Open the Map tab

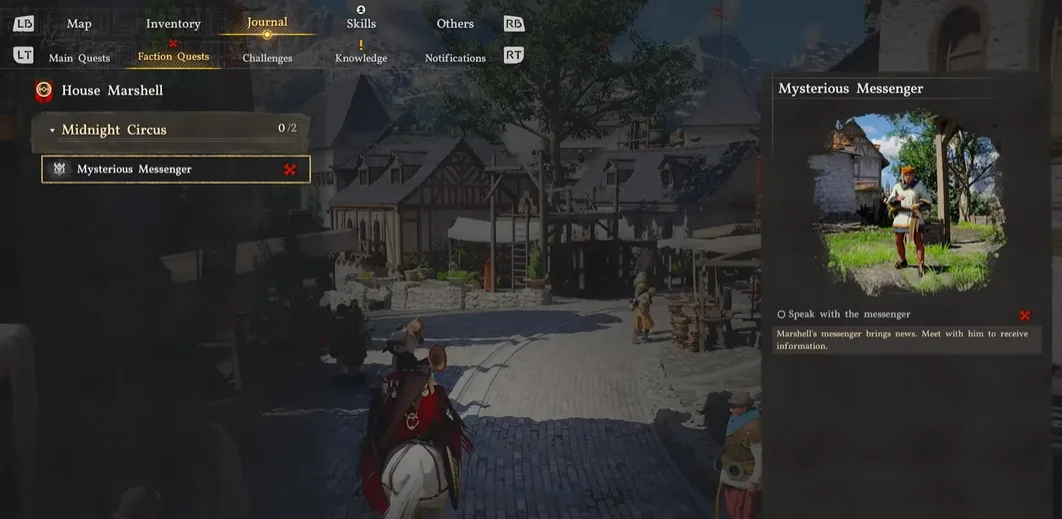click(x=79, y=24)
